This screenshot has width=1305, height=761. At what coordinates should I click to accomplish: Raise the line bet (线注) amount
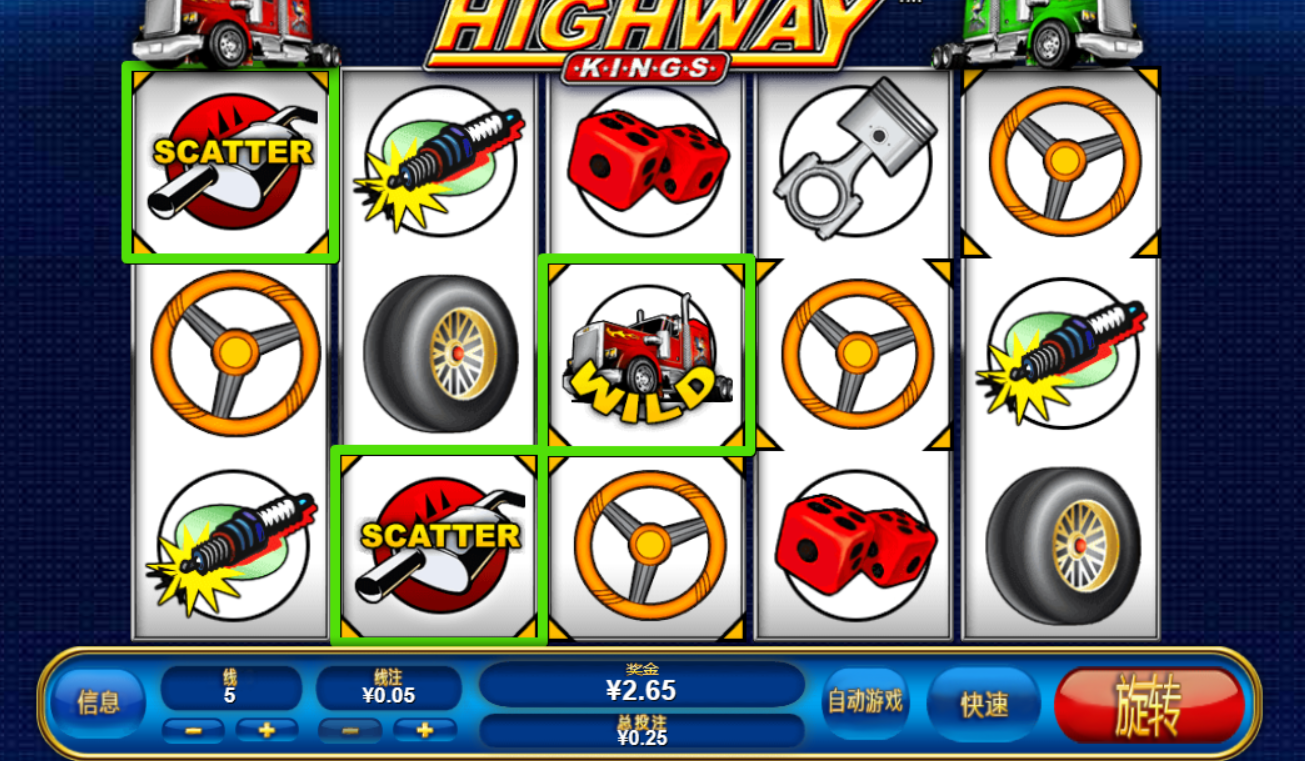pos(424,731)
